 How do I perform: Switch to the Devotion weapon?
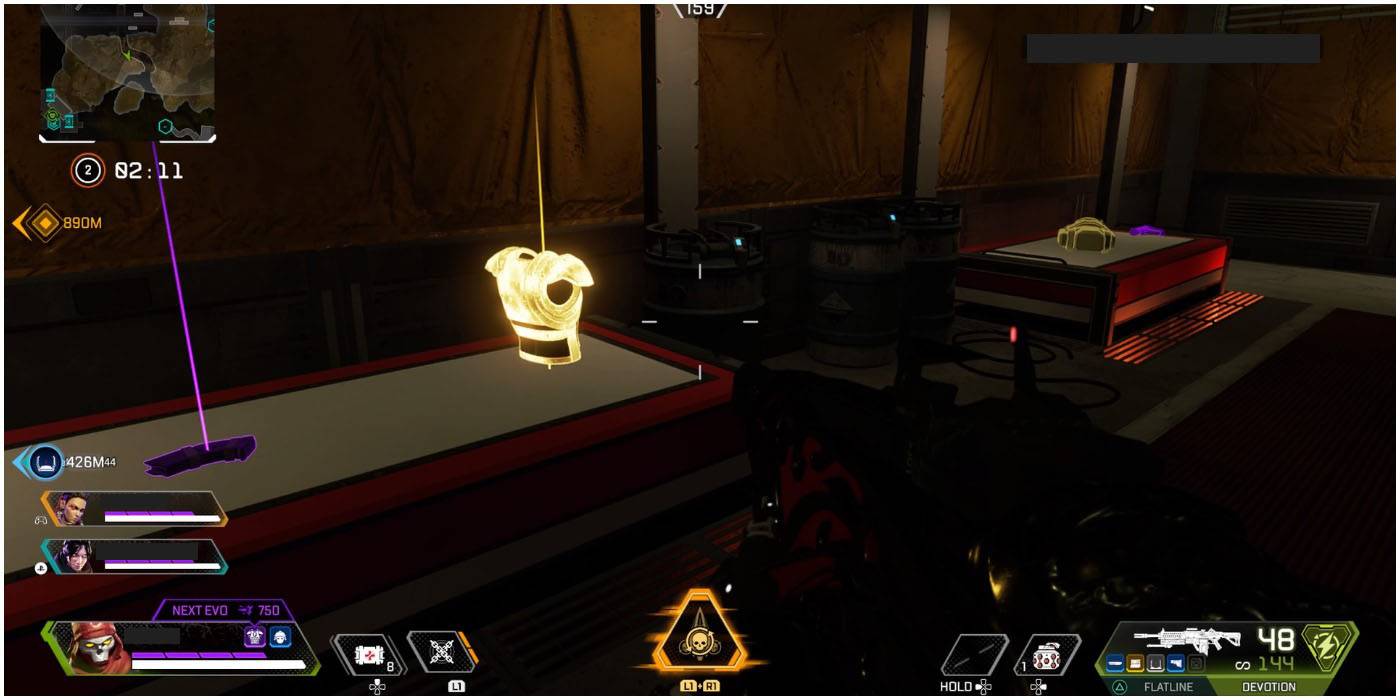click(x=1268, y=687)
